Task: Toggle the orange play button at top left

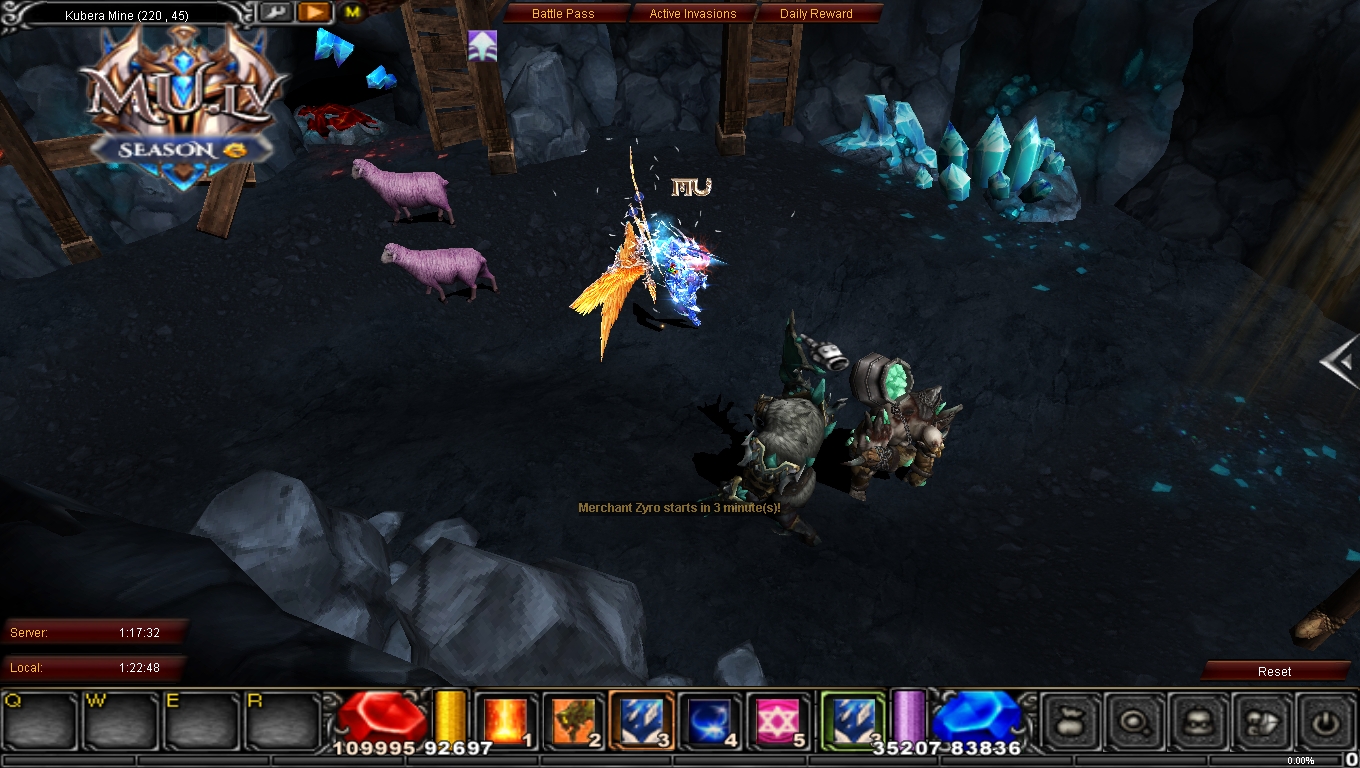Action: click(x=314, y=12)
